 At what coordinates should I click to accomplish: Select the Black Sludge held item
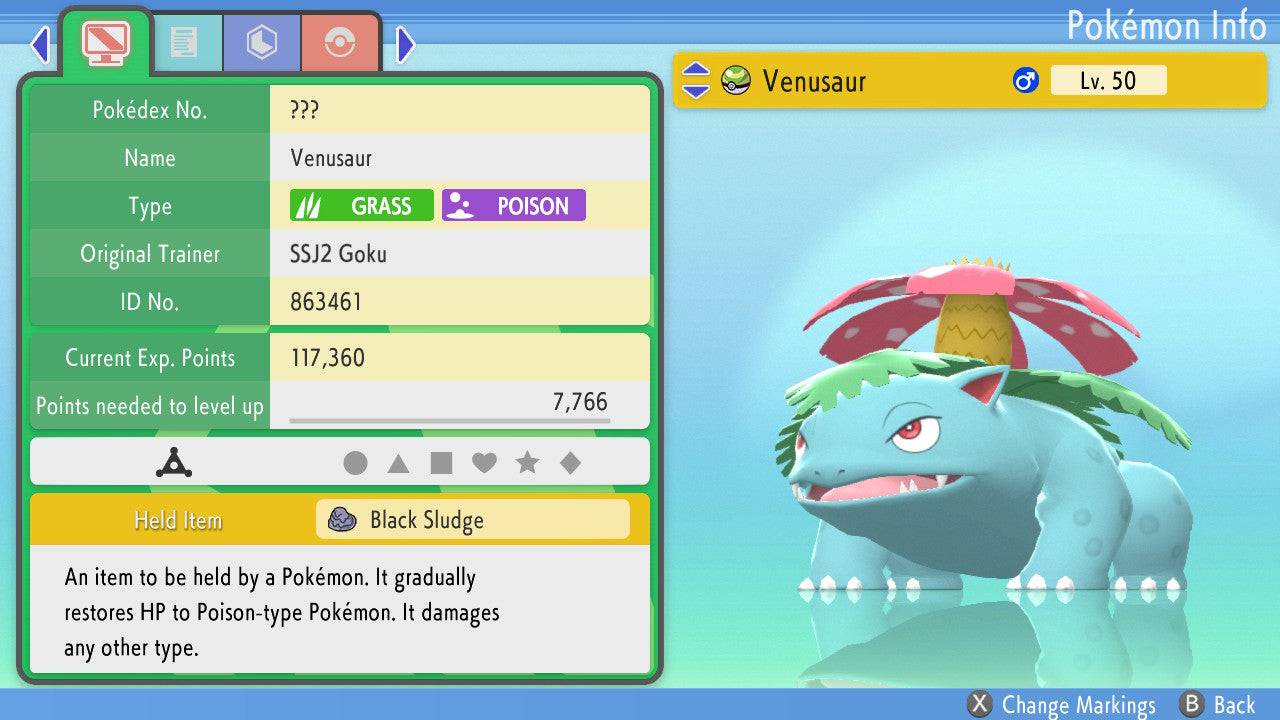point(472,520)
